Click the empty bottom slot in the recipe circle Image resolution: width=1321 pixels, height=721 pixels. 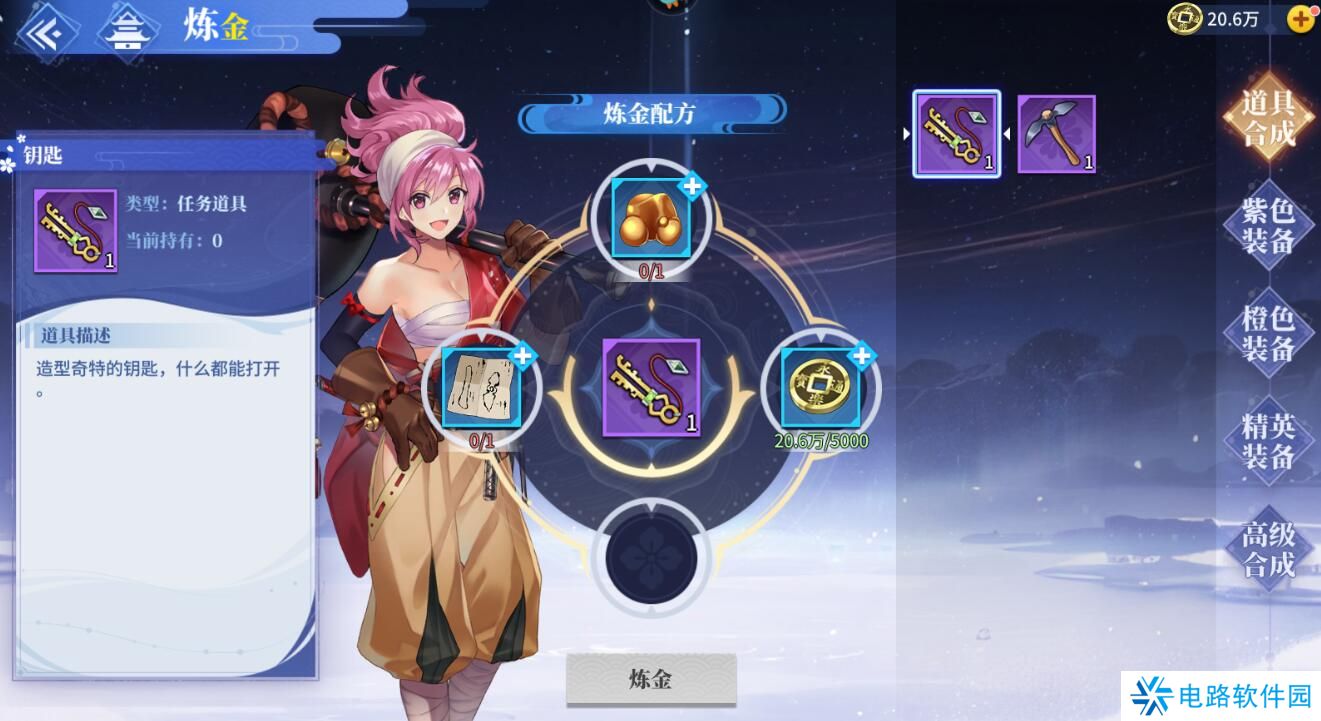651,556
